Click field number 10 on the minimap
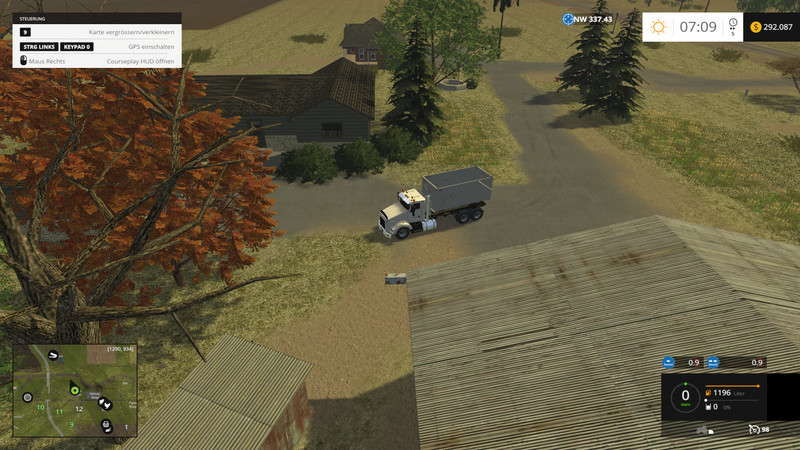Screen dimensions: 800x450 [40, 408]
